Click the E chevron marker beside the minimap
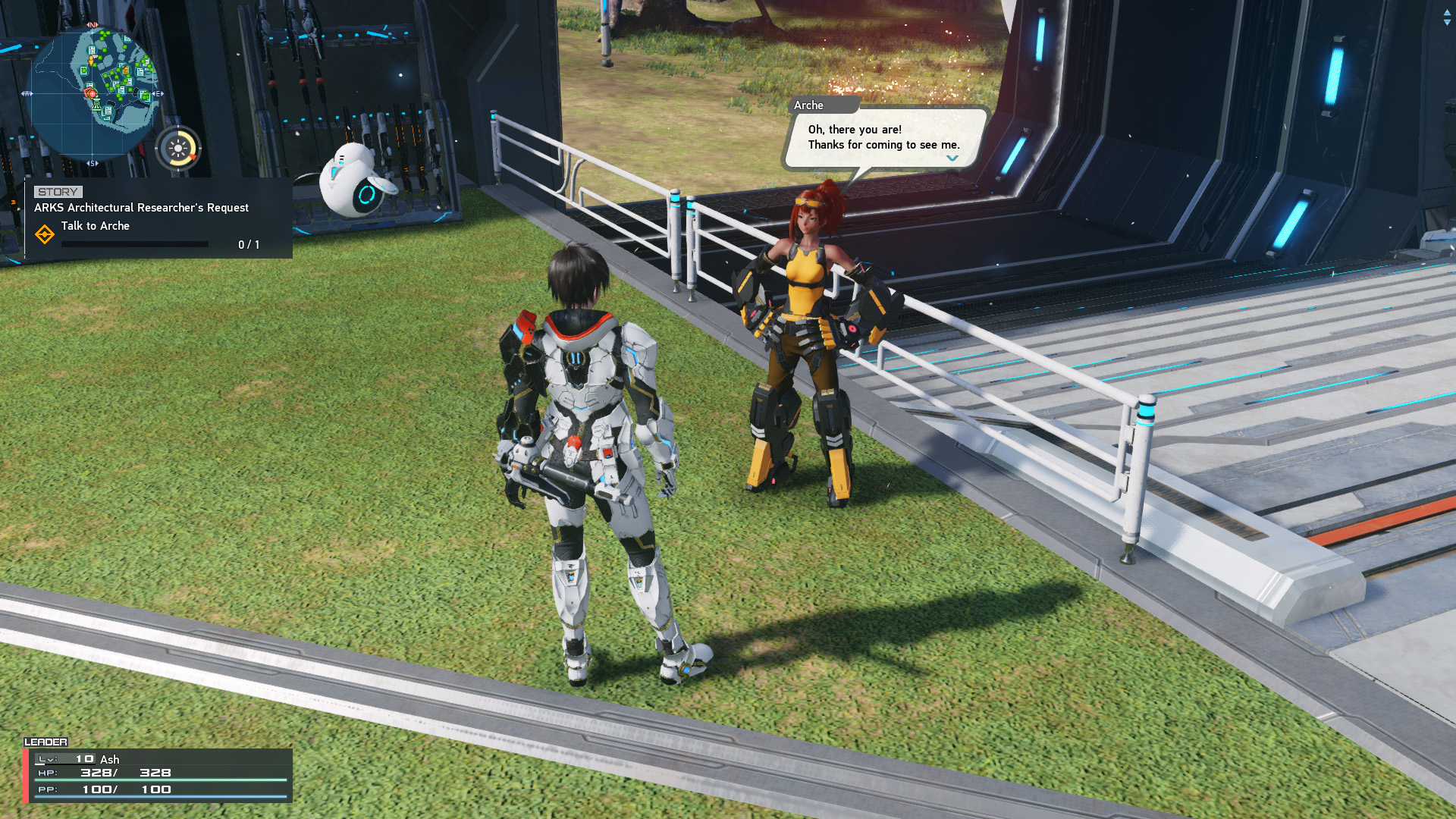1456x819 pixels. tap(158, 93)
